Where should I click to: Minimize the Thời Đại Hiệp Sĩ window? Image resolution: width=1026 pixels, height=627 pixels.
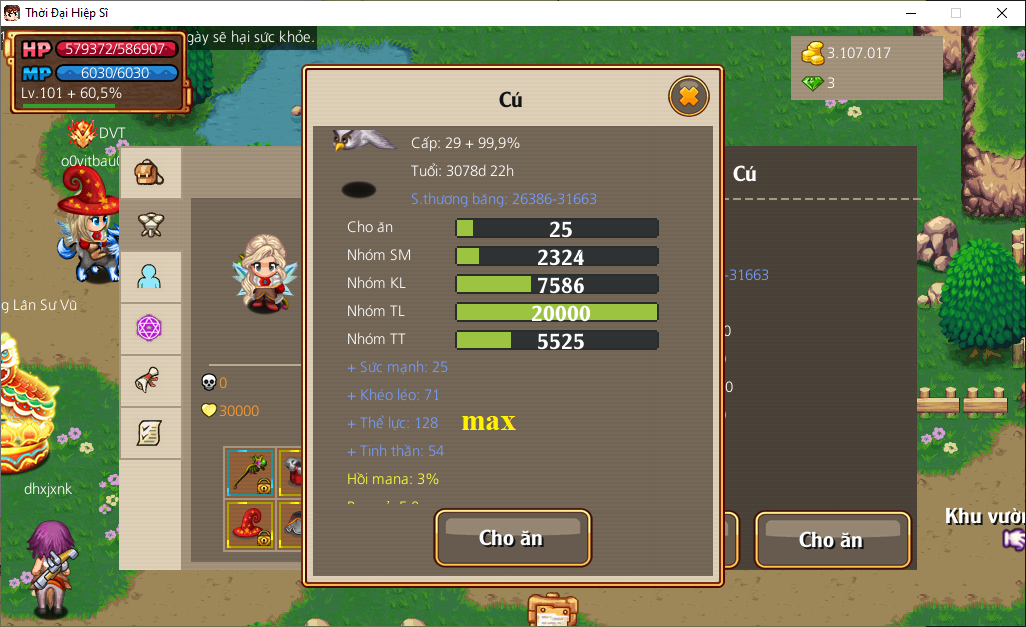pos(910,13)
